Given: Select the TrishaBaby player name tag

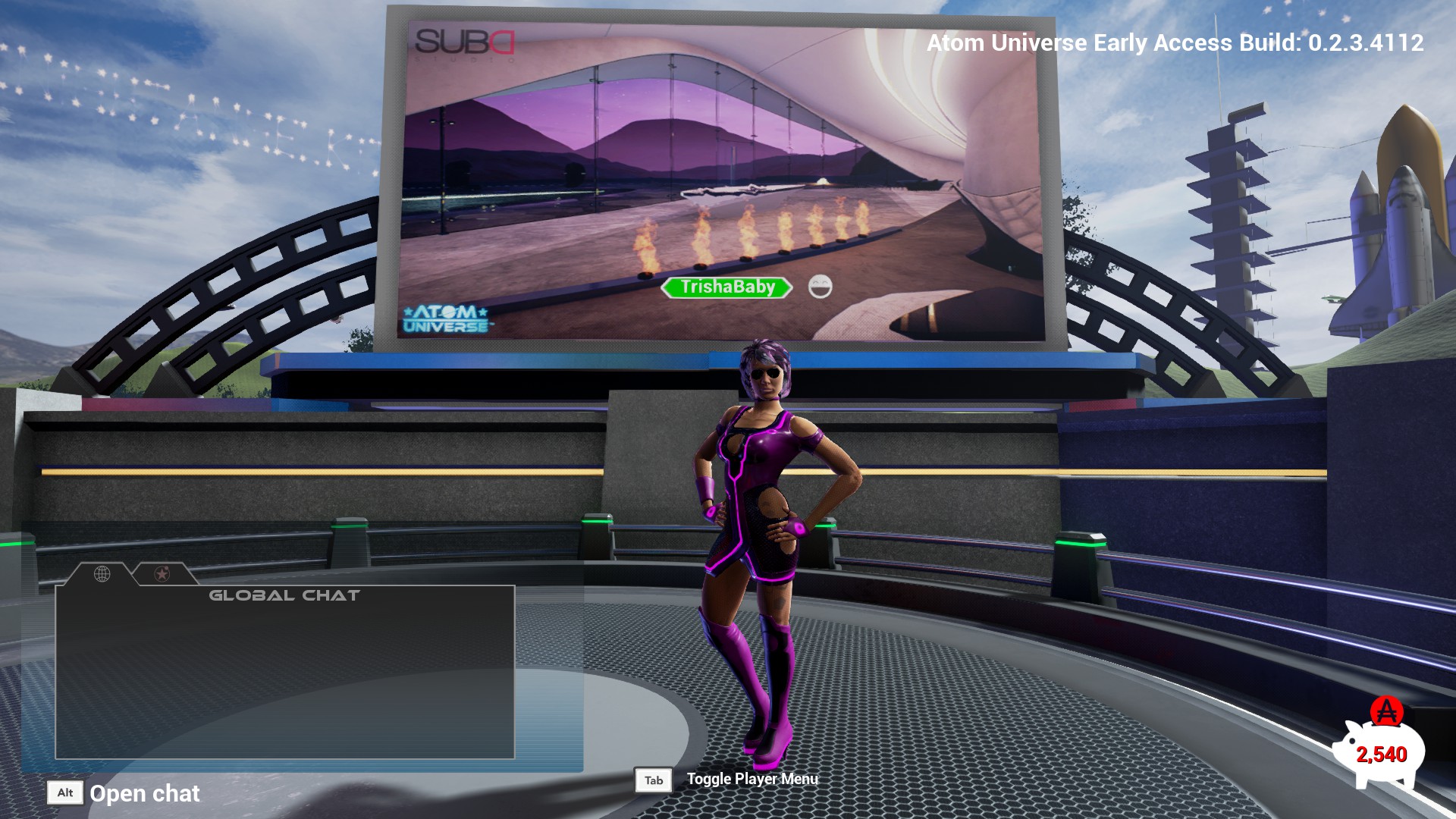Looking at the screenshot, I should (726, 287).
